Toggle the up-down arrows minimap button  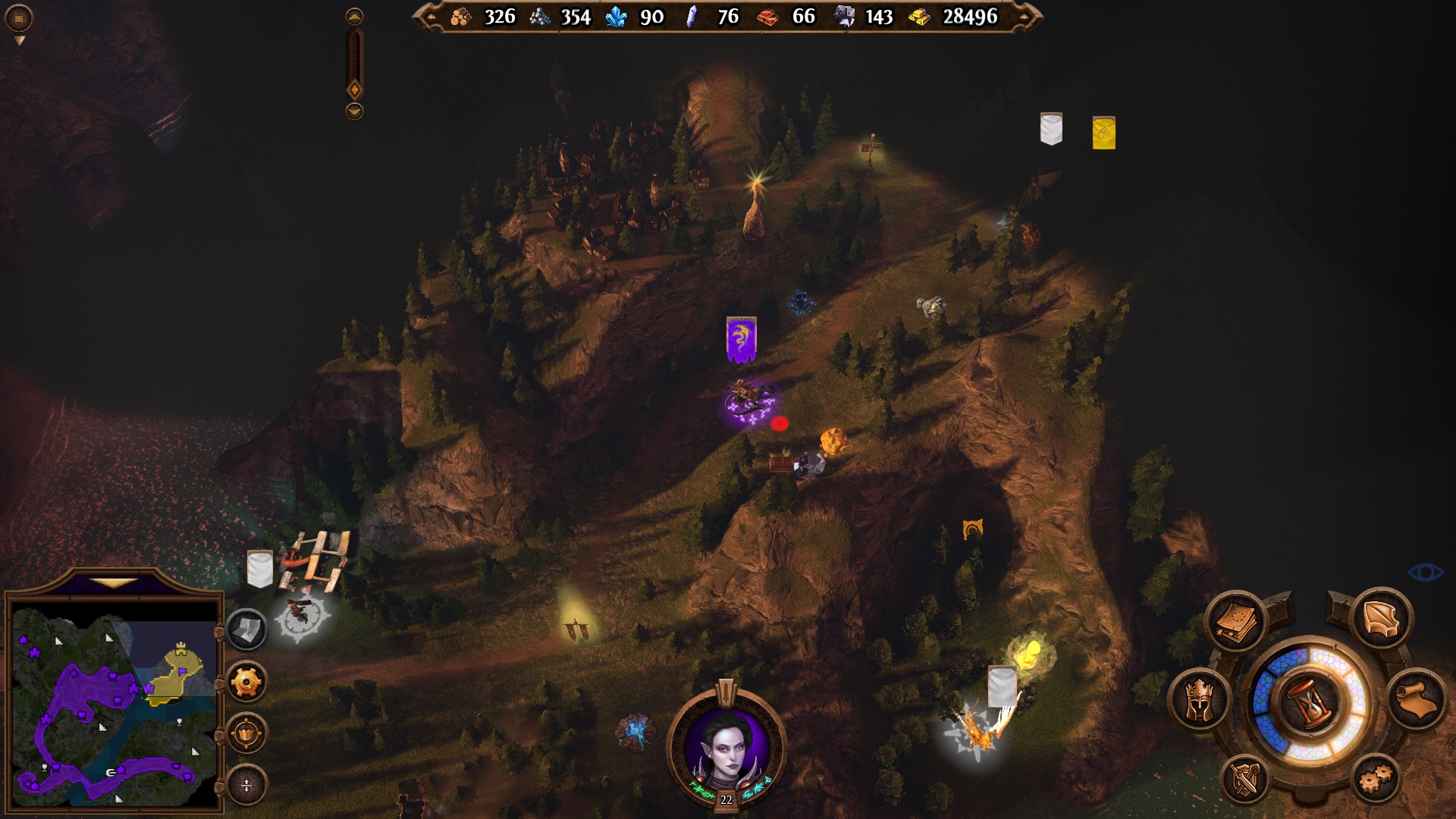(246, 785)
